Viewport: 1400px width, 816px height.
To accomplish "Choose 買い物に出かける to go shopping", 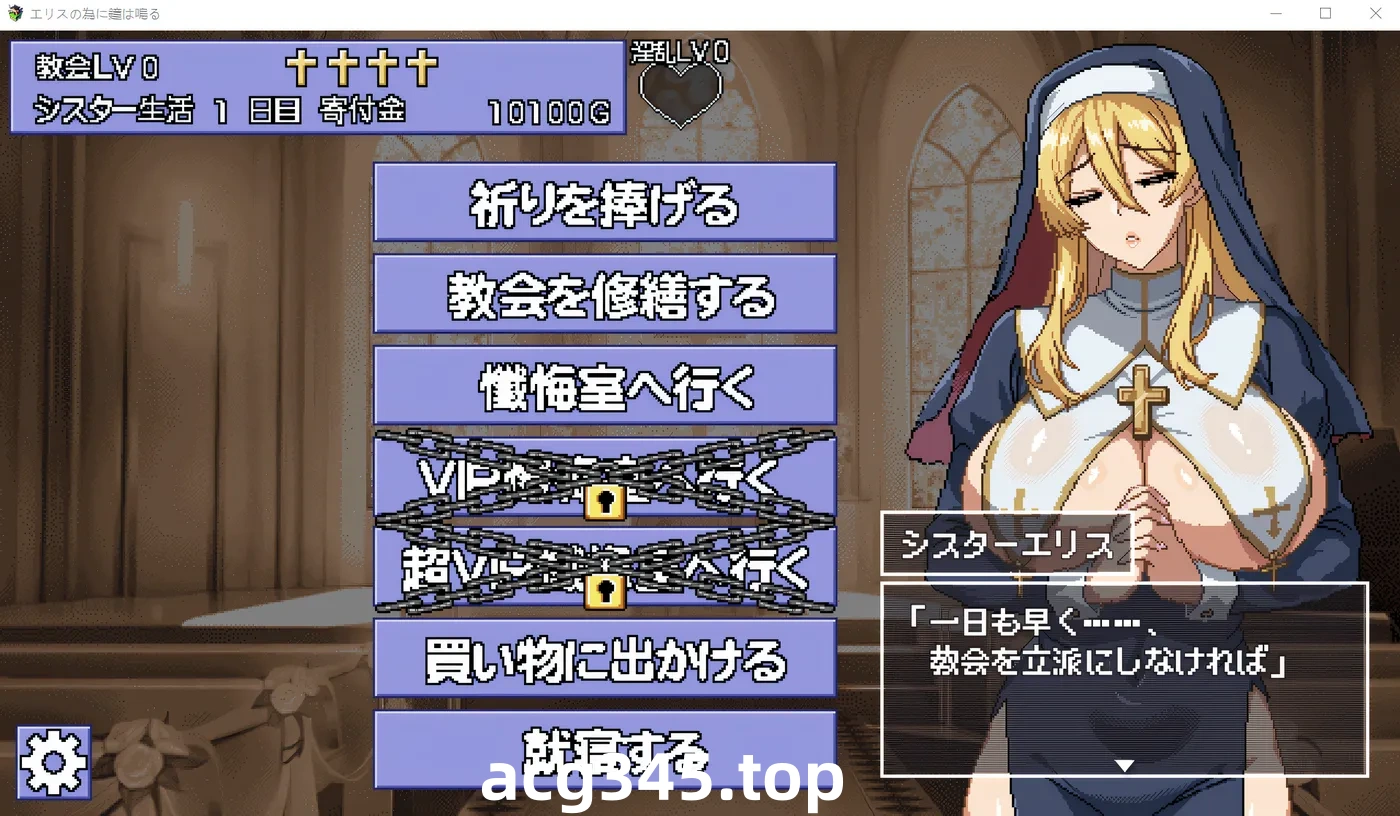I will coord(604,658).
